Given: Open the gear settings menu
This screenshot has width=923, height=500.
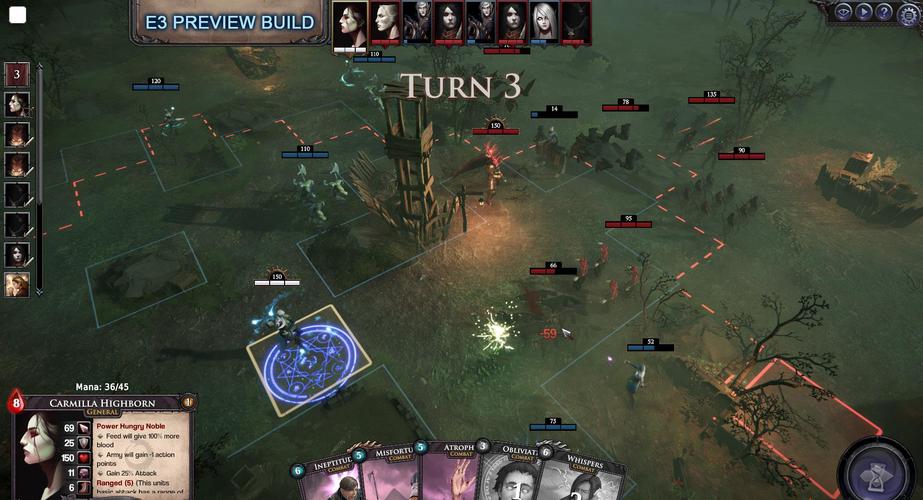Looking at the screenshot, I should coord(907,11).
